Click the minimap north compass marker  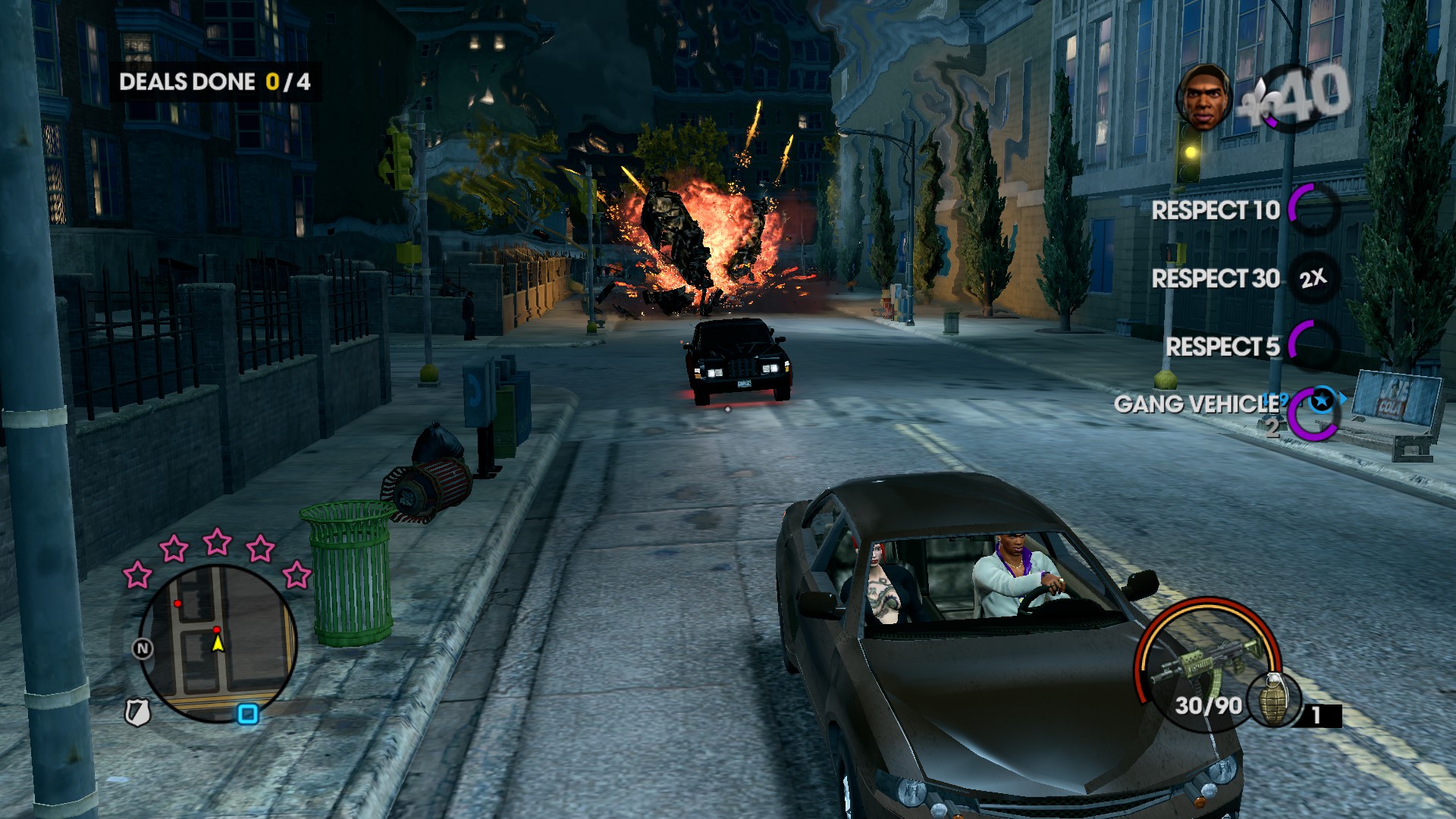143,648
